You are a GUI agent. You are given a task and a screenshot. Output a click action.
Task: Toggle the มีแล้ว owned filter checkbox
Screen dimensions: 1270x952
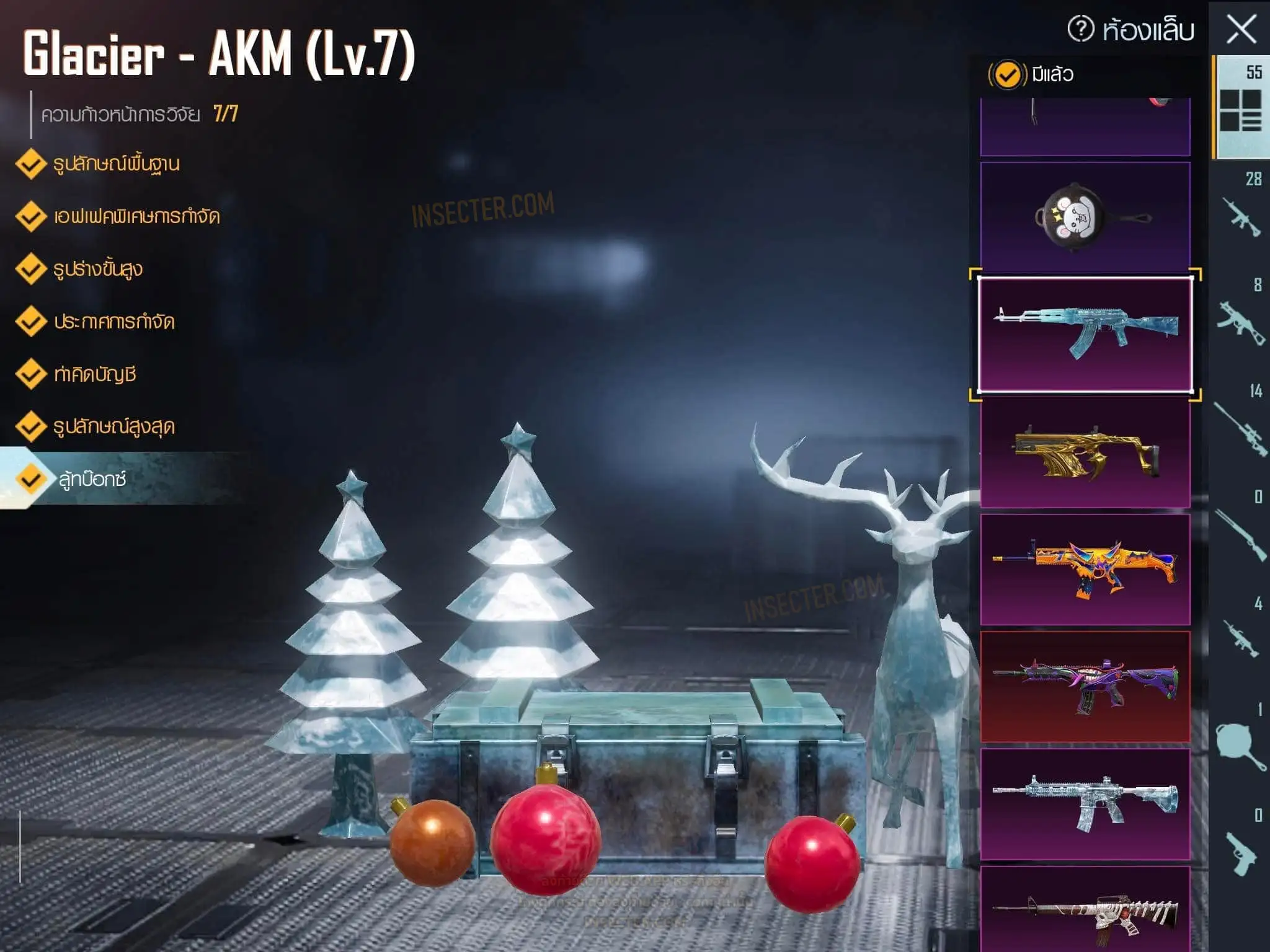point(1007,75)
